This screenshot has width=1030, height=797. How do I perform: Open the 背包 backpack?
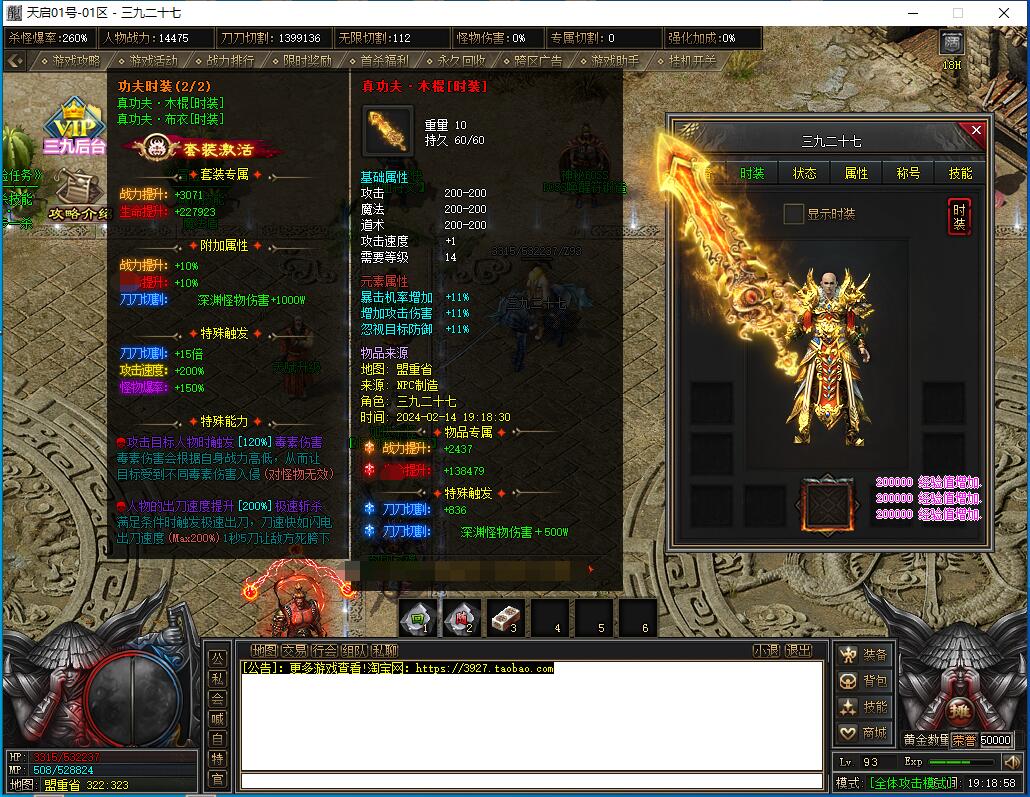pyautogui.click(x=865, y=681)
